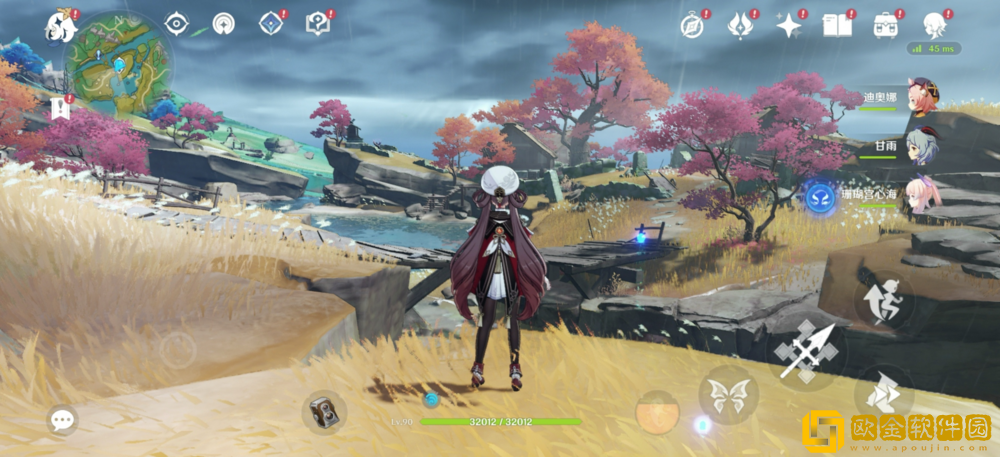Activate the eye-shaped elemental sight icon
The height and width of the screenshot is (457, 1000).
[x=177, y=23]
